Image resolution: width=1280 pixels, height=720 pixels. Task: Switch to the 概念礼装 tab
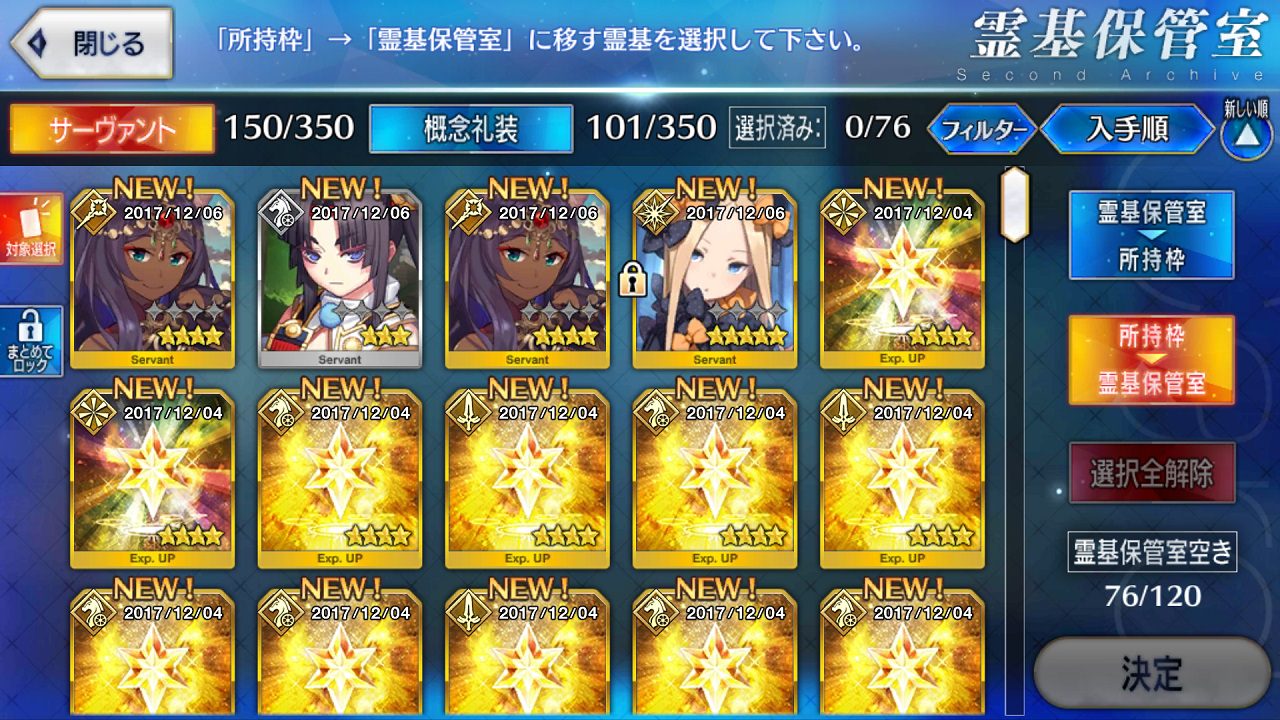[471, 129]
